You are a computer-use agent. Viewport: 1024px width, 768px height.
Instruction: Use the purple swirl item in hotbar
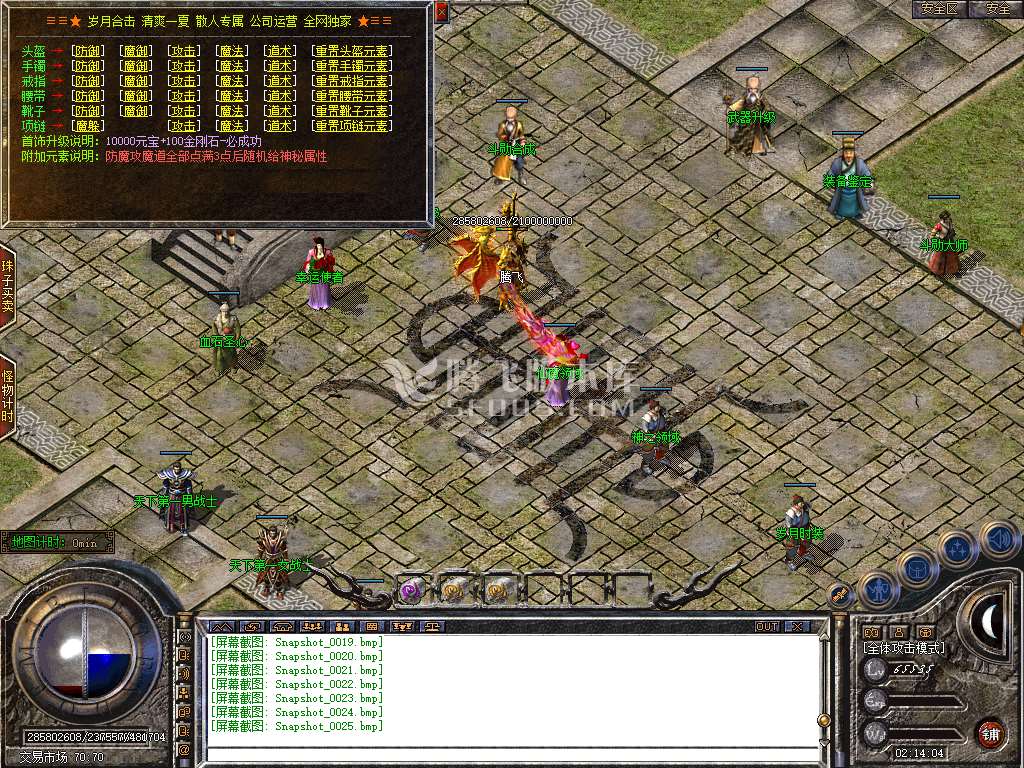coord(411,591)
